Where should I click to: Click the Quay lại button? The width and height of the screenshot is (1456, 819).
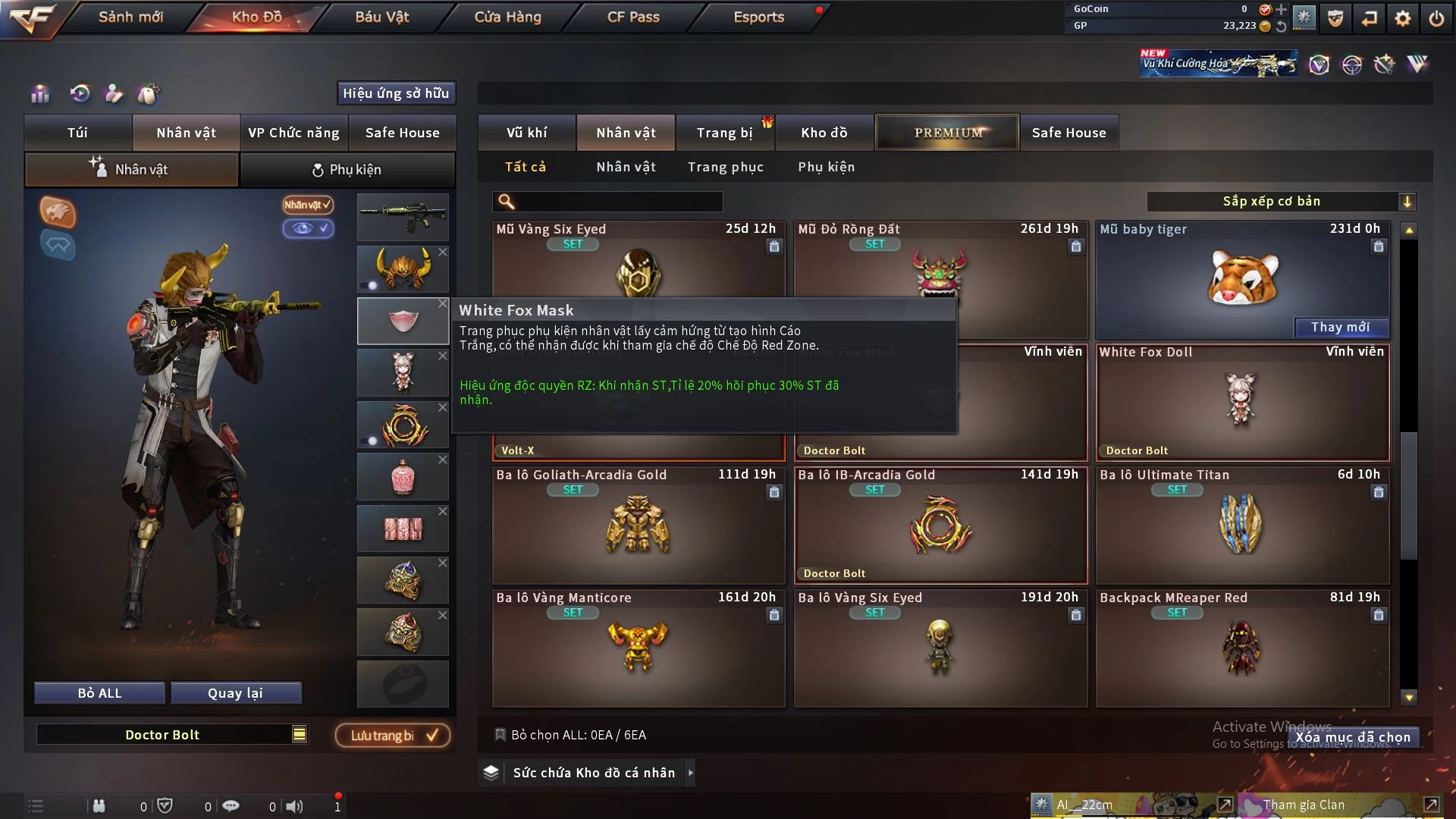235,693
